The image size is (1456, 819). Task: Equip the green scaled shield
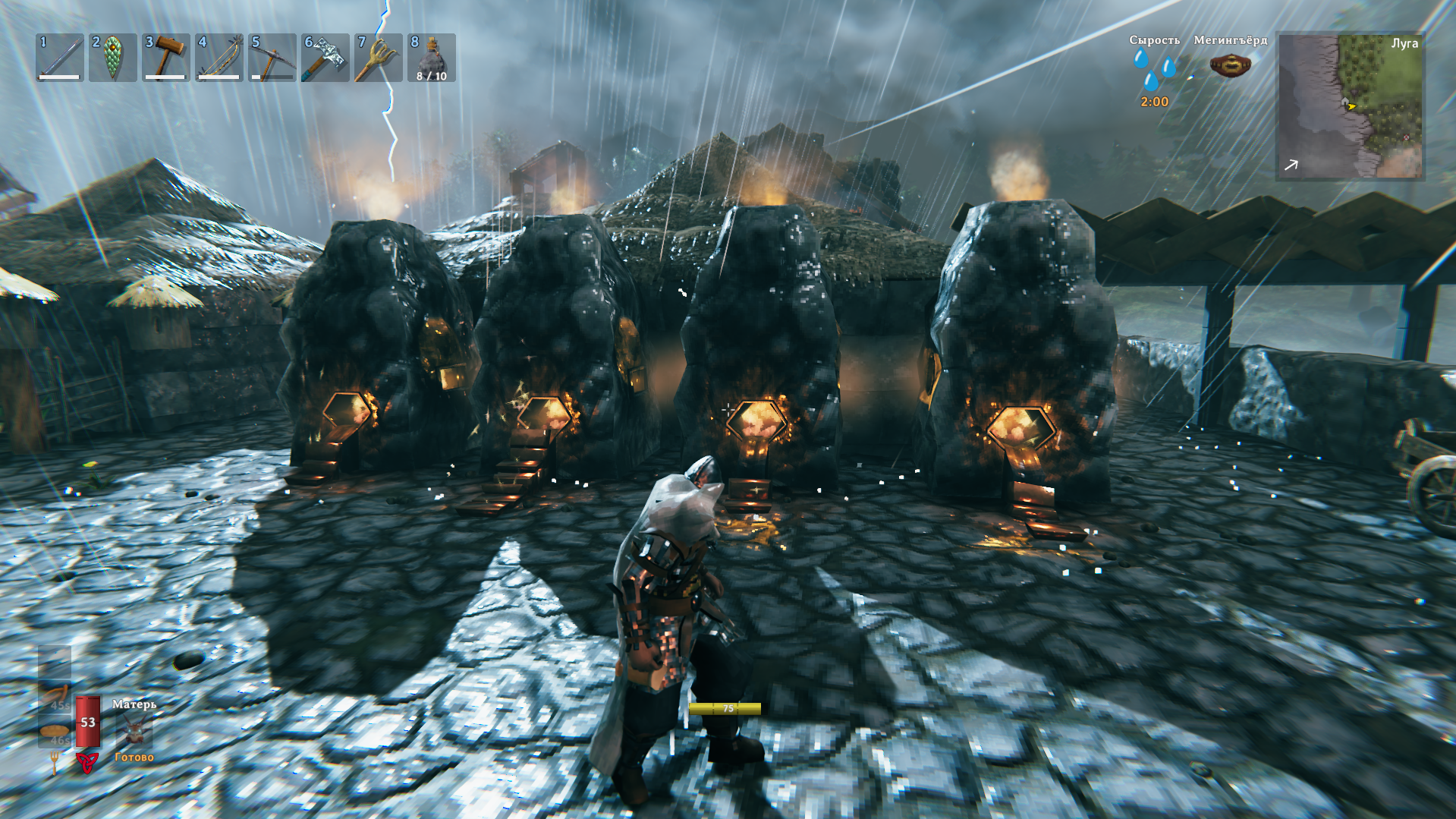coord(113,58)
